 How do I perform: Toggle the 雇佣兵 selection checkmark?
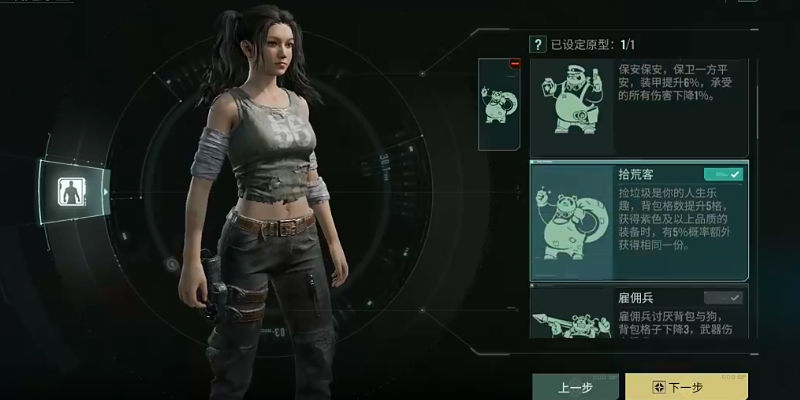pos(723,297)
